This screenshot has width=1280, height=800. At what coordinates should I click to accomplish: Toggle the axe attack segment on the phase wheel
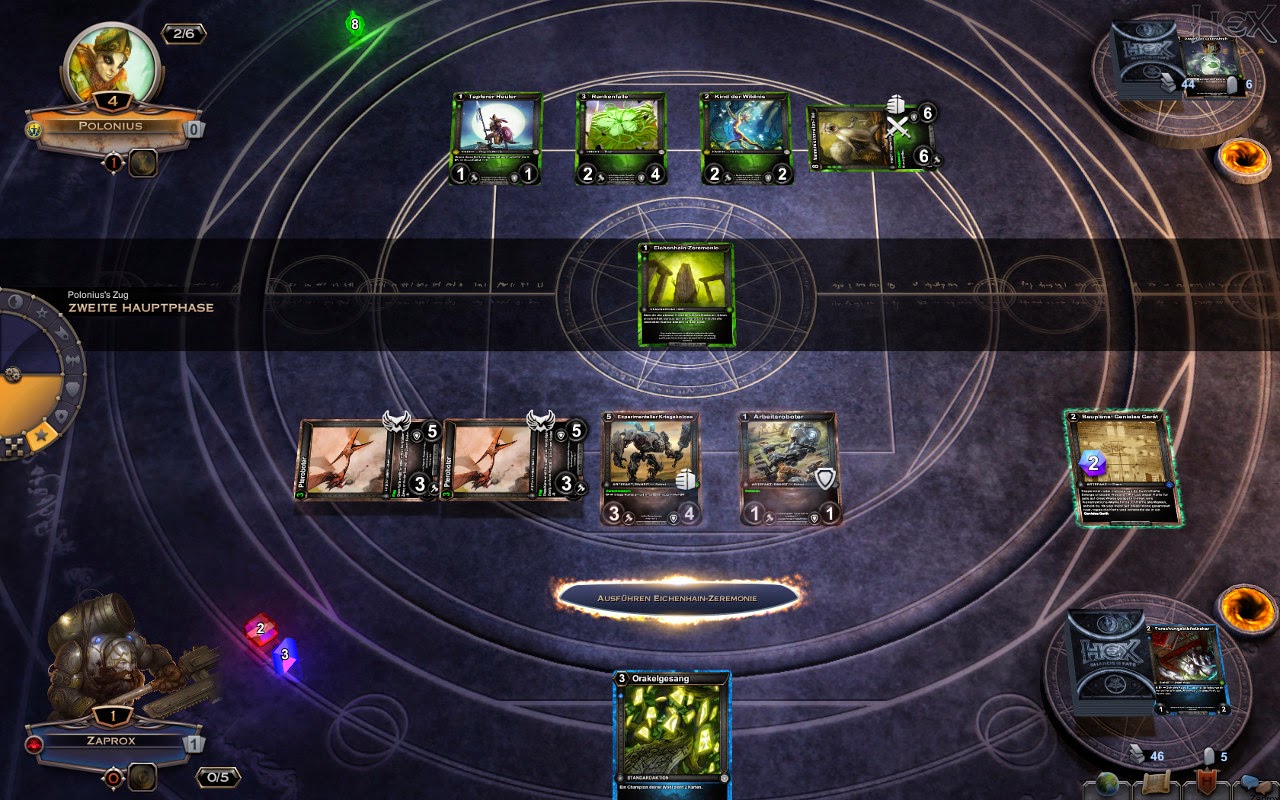click(73, 359)
